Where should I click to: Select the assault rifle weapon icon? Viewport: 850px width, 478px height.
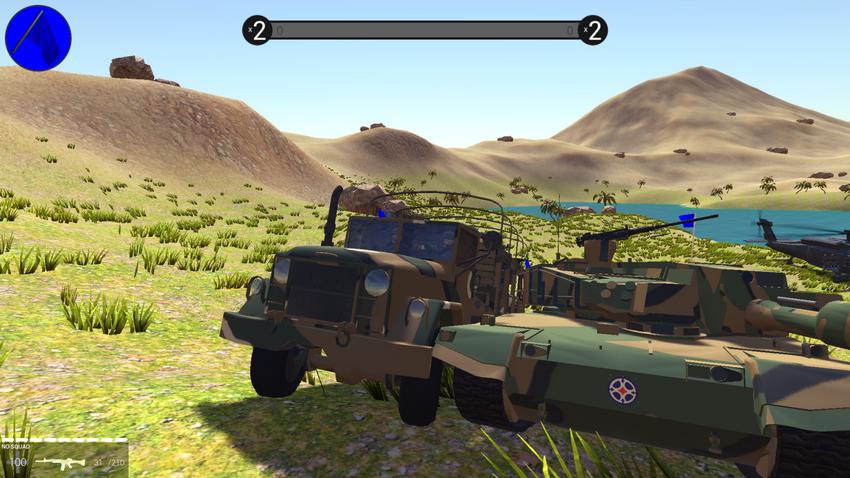click(x=59, y=462)
